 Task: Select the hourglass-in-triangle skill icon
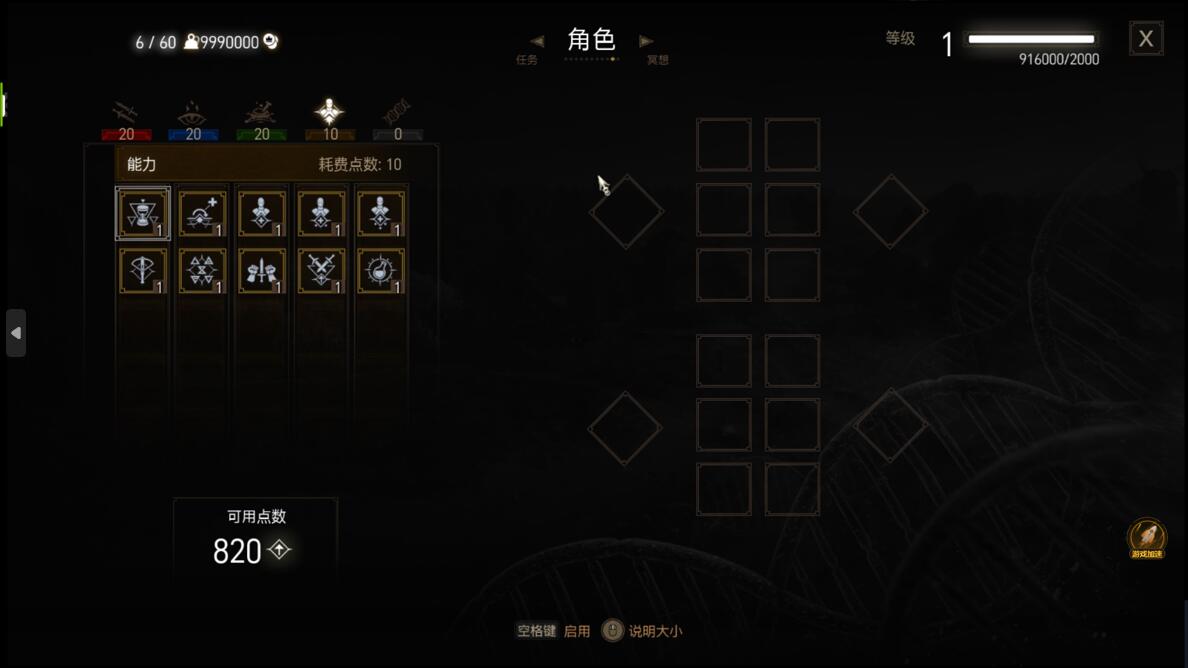tap(143, 213)
